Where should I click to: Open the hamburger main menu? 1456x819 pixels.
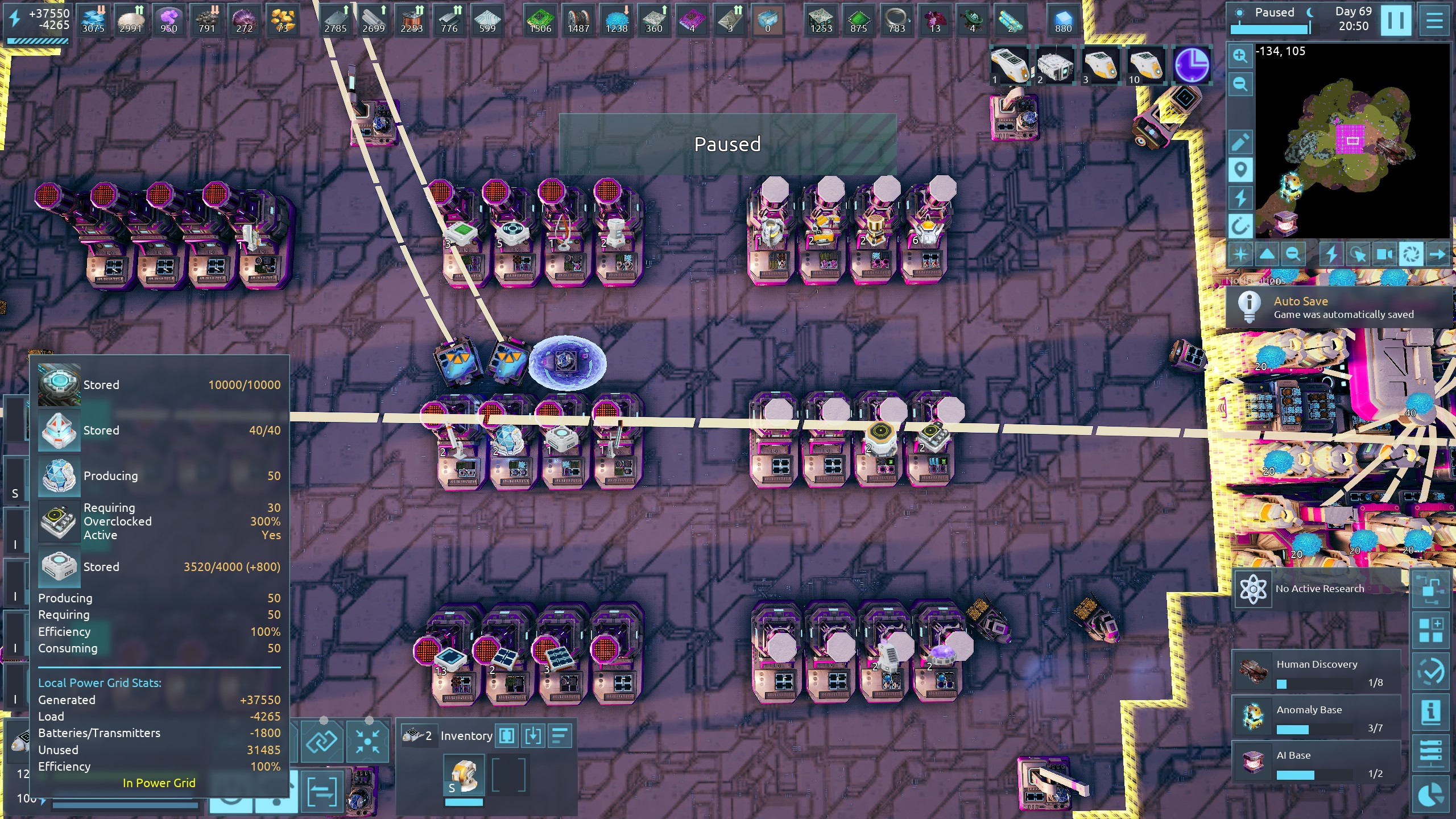click(x=1434, y=20)
